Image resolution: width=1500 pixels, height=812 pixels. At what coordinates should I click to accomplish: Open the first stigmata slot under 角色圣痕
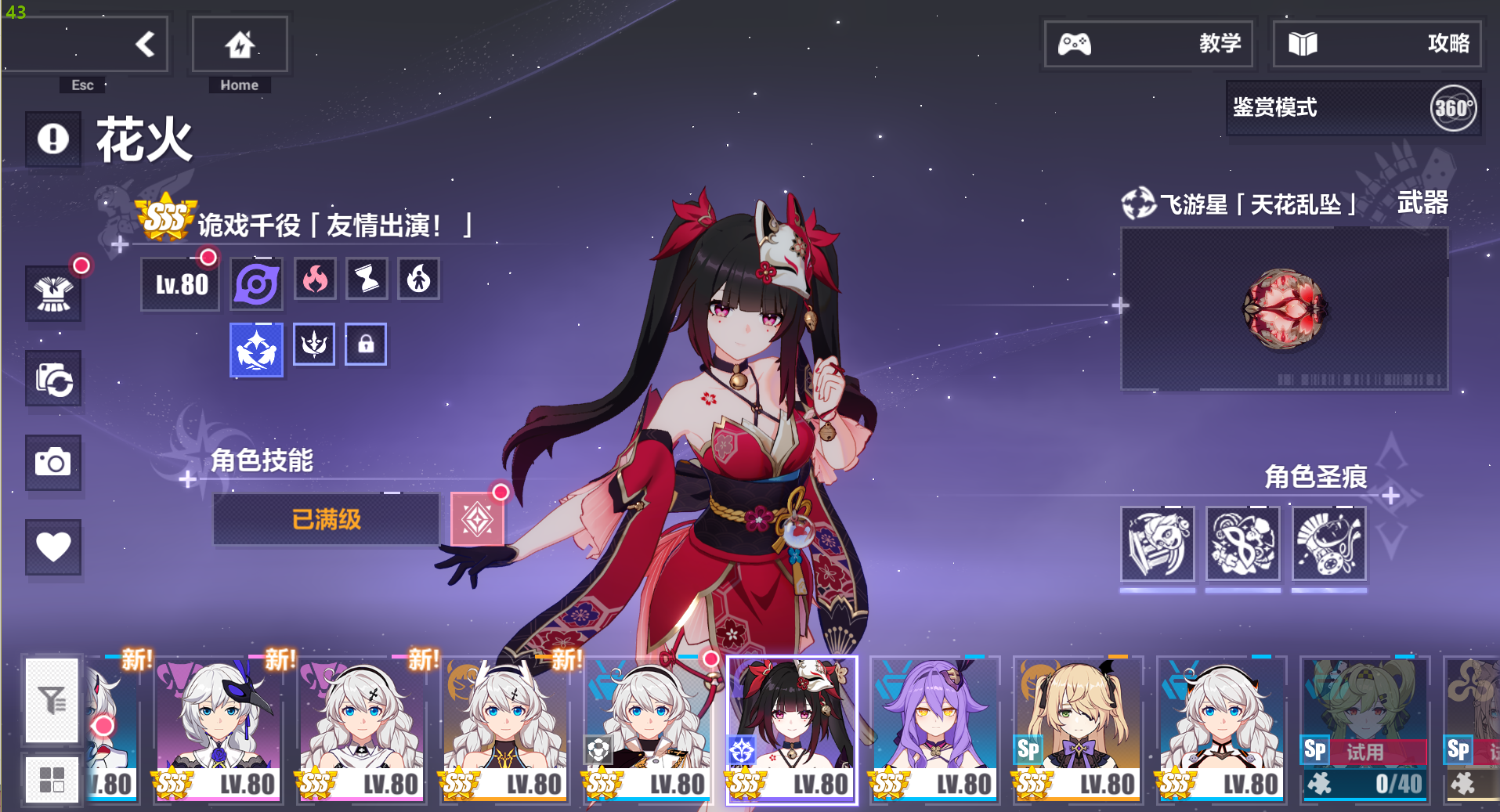[1157, 543]
